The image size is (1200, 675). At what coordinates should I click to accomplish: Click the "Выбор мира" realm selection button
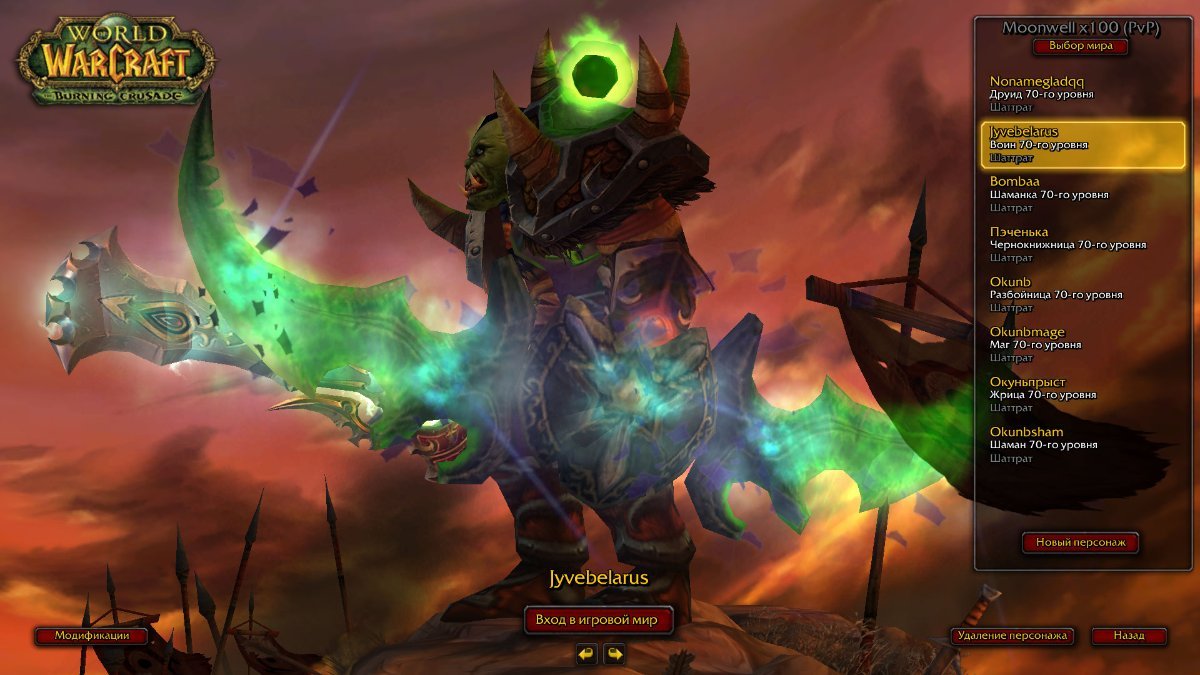(x=1080, y=46)
